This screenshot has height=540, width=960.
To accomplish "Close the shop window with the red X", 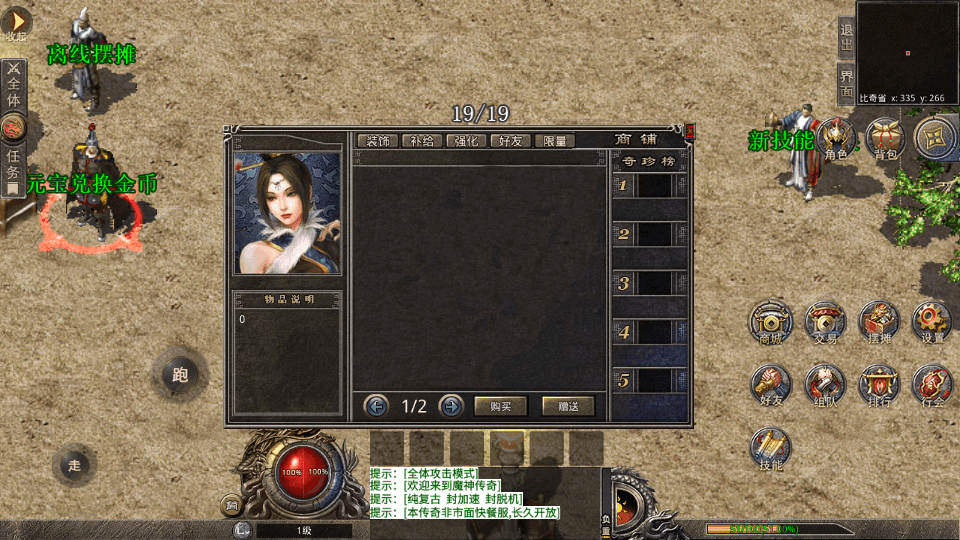I will point(690,129).
